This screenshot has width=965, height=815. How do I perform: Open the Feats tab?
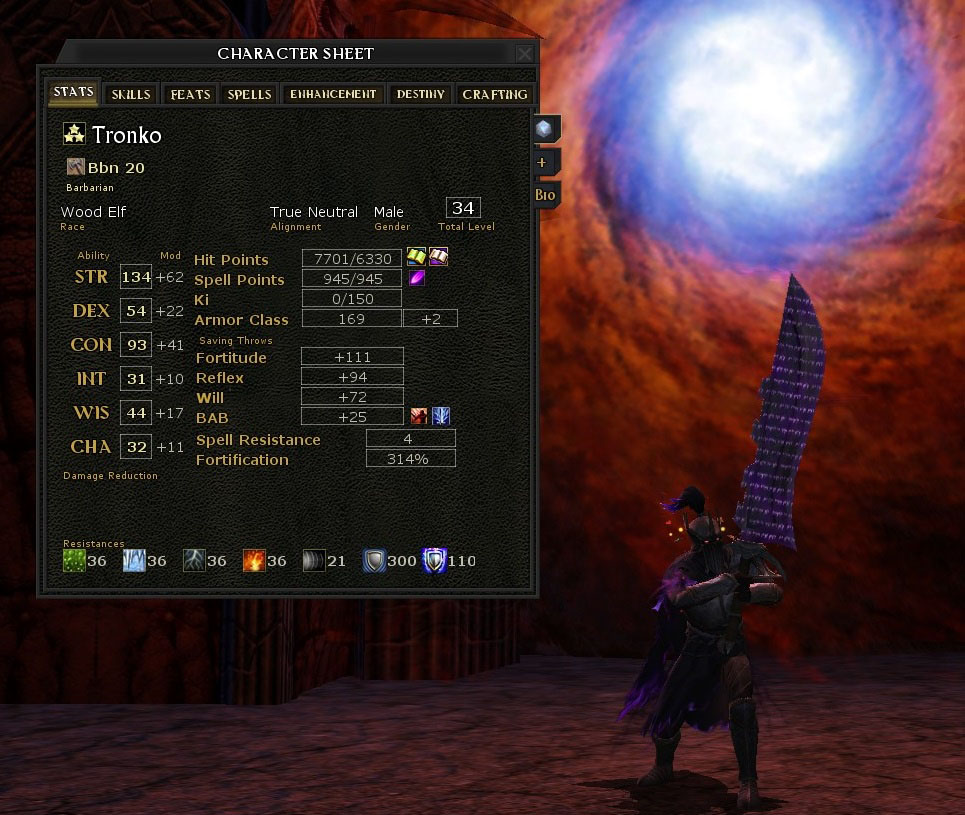(x=190, y=94)
